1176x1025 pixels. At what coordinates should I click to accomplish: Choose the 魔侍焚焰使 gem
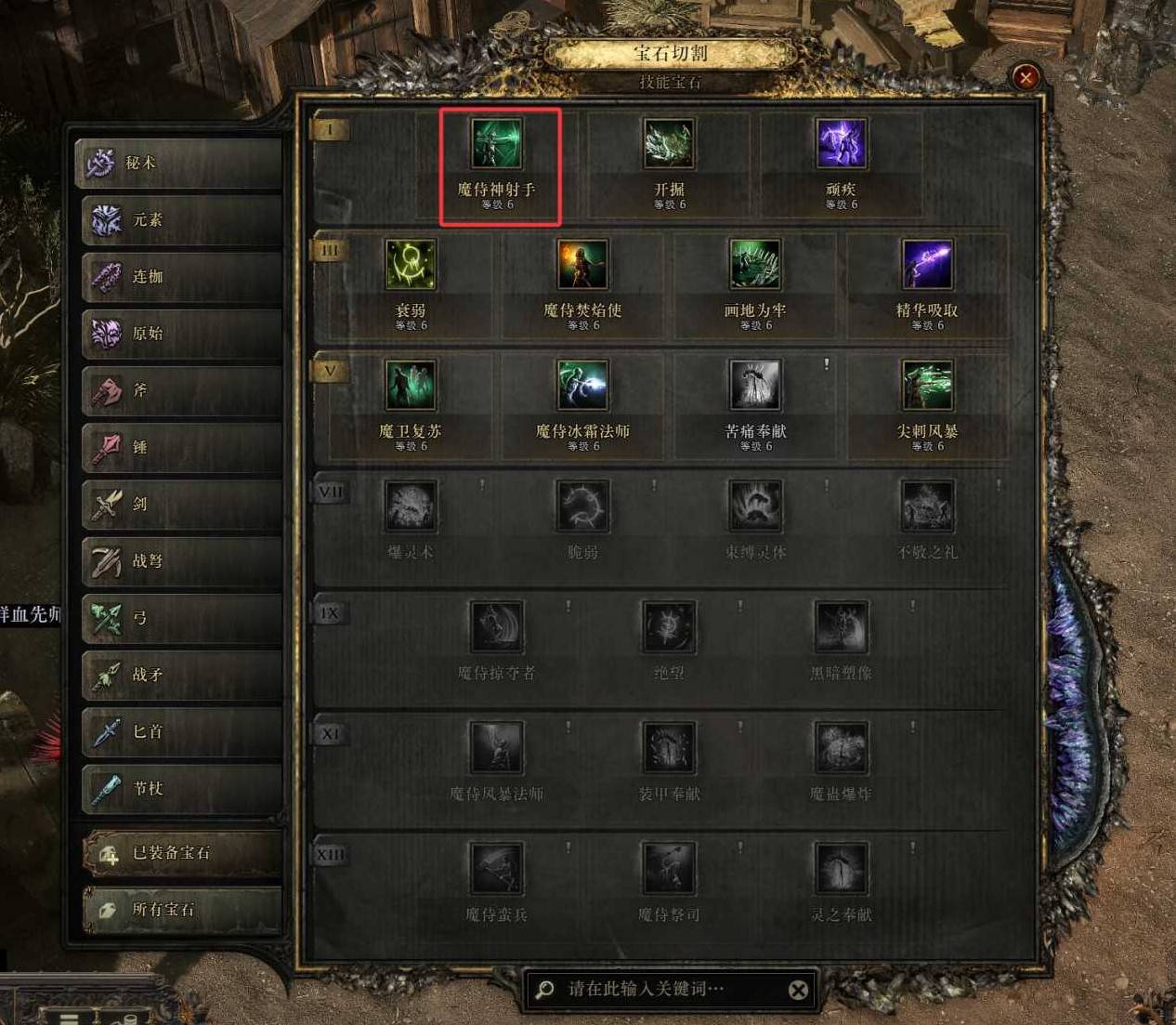tap(582, 266)
